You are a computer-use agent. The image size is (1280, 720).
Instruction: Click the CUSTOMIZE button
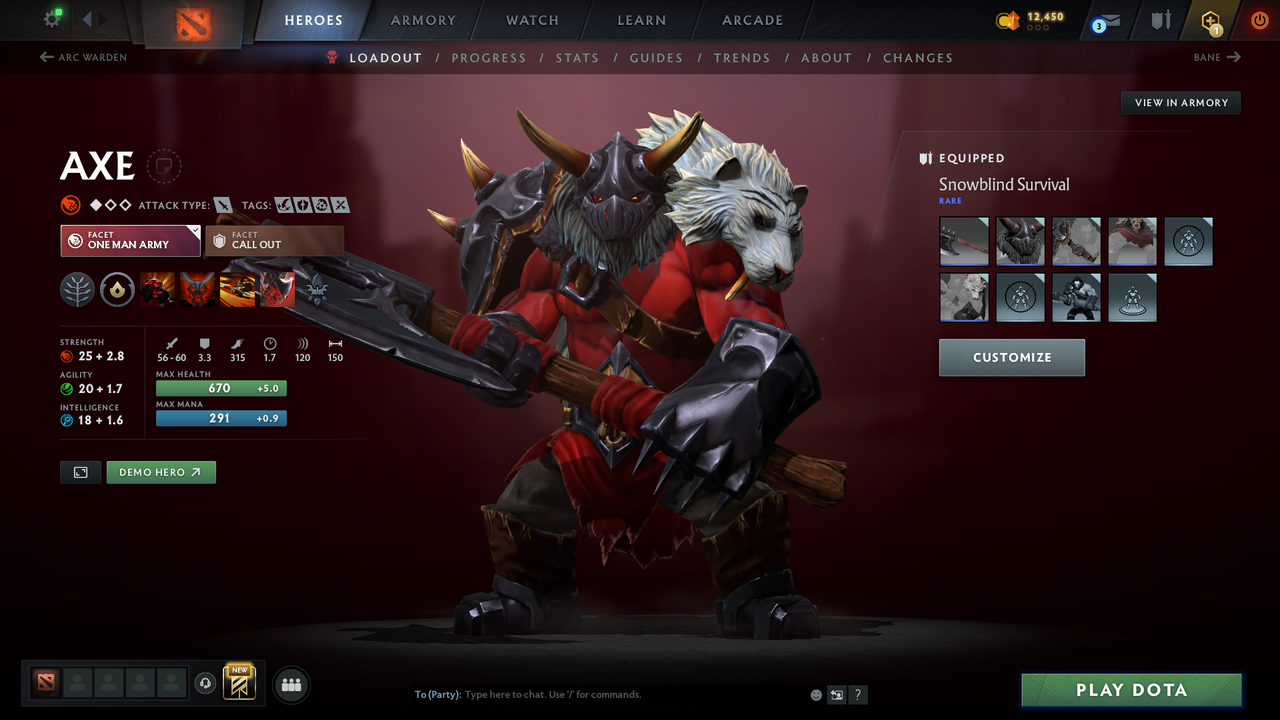(1011, 357)
